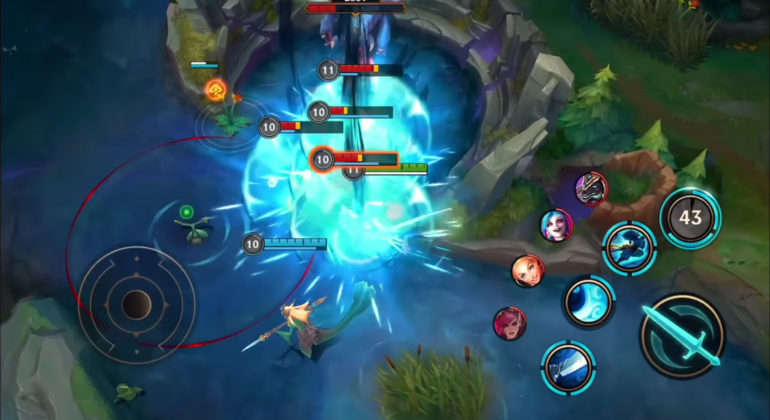This screenshot has height=420, width=770.
Task: Tap the virtual movement joystick center
Action: [x=137, y=303]
